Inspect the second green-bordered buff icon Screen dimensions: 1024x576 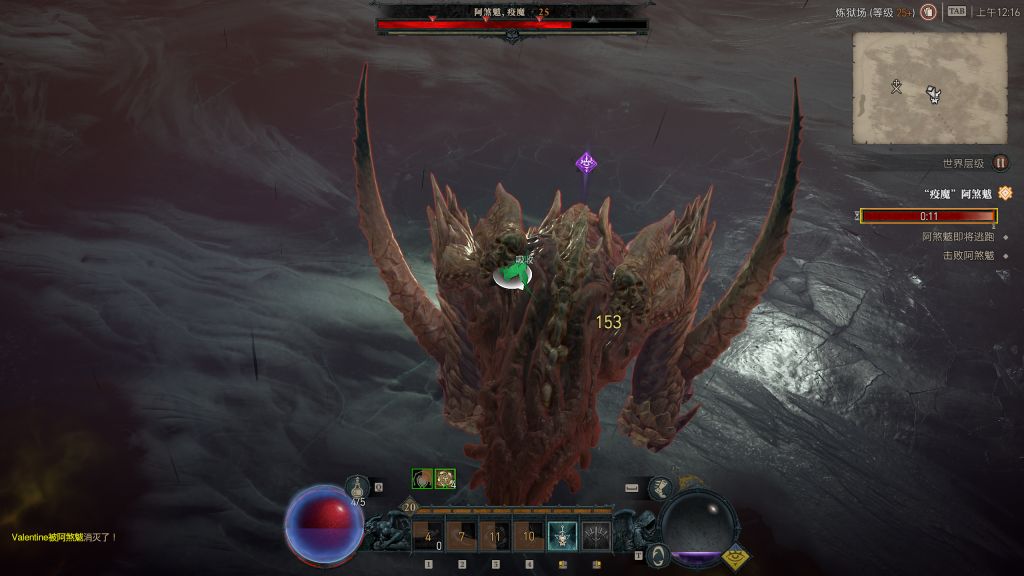click(445, 479)
